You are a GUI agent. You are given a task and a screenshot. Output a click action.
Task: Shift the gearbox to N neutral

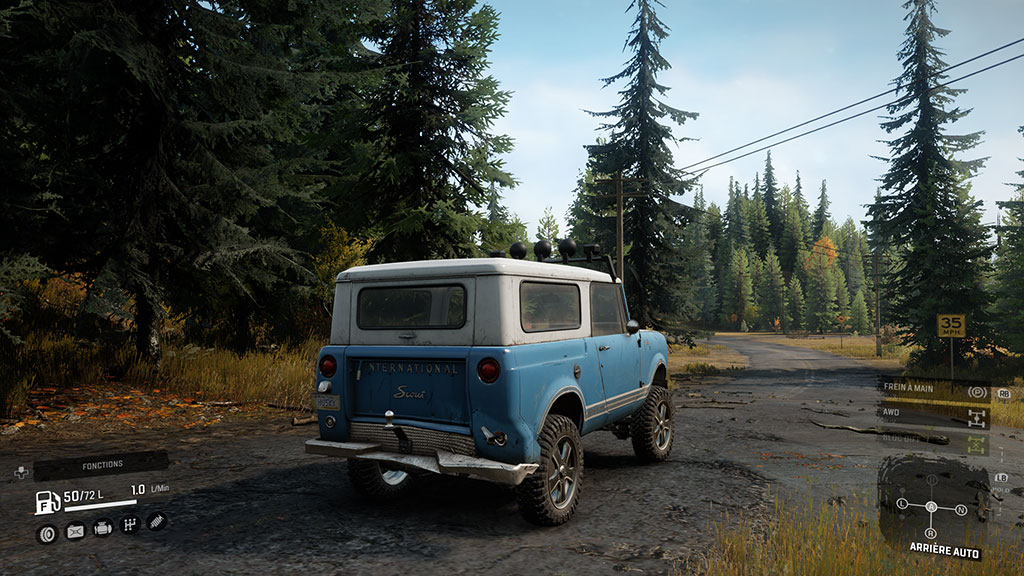pyautogui.click(x=961, y=510)
